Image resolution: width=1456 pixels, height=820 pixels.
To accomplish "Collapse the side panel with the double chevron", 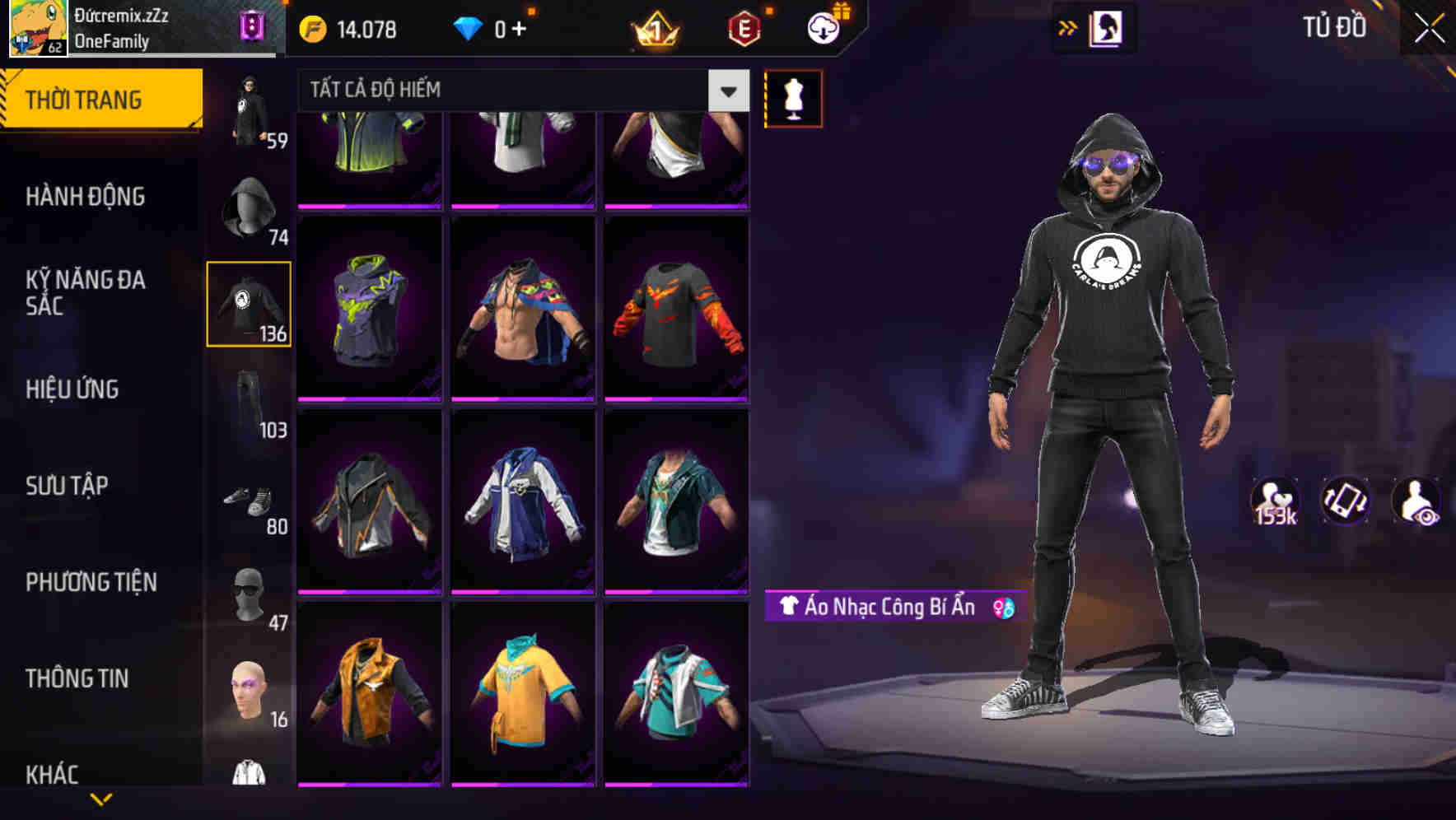I will [1068, 27].
